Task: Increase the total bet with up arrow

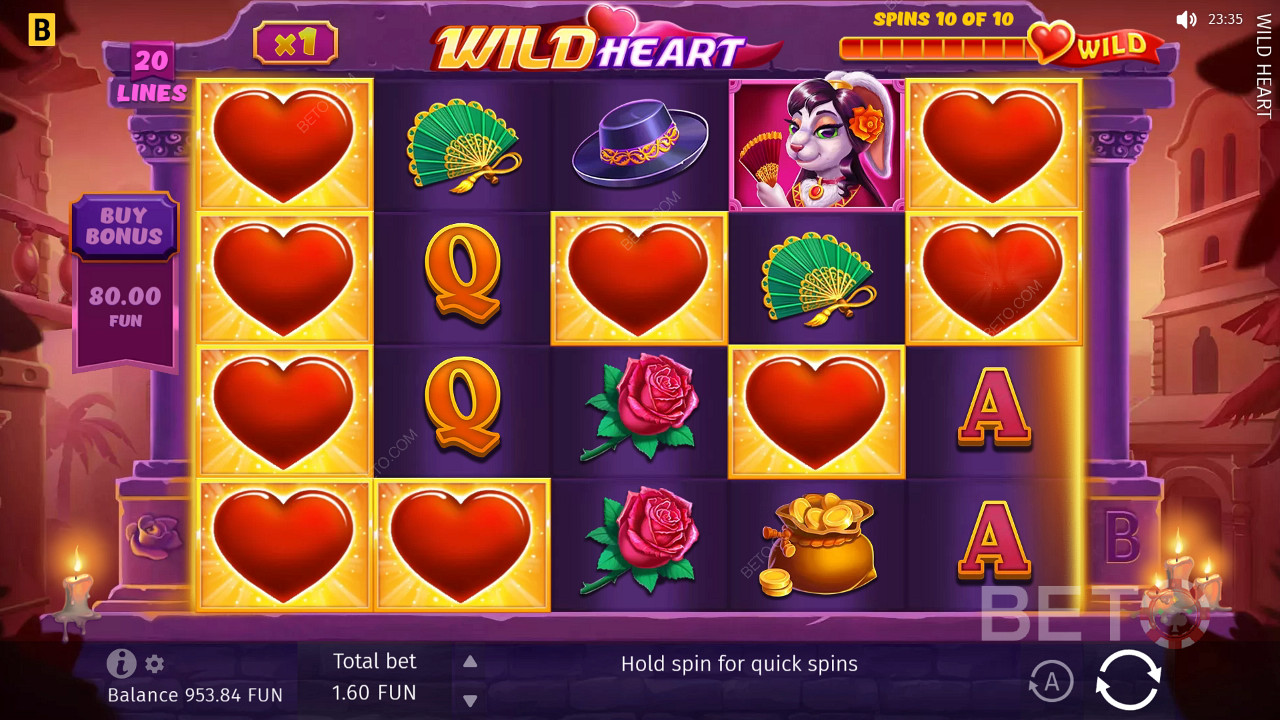Action: [470, 661]
